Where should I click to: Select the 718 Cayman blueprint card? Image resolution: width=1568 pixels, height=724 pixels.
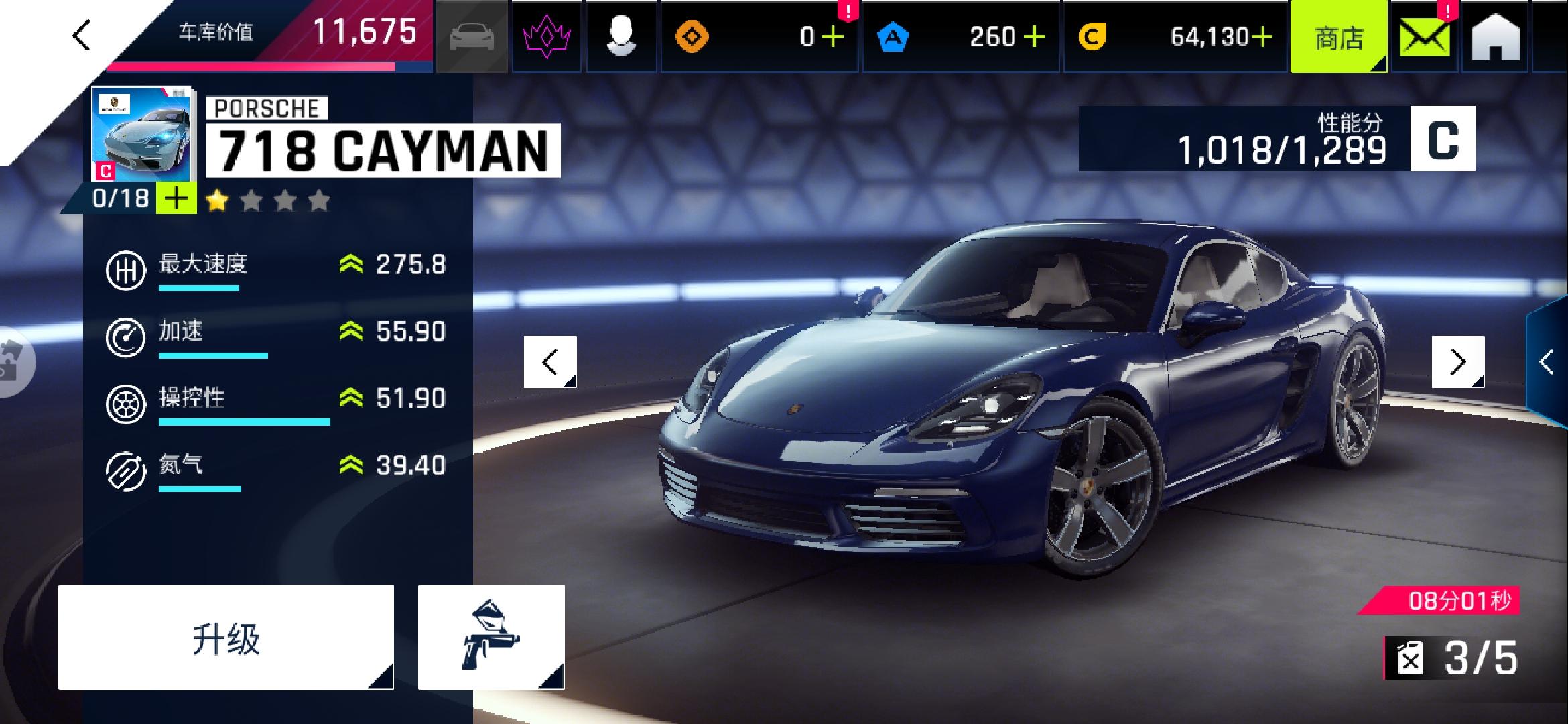tap(141, 134)
